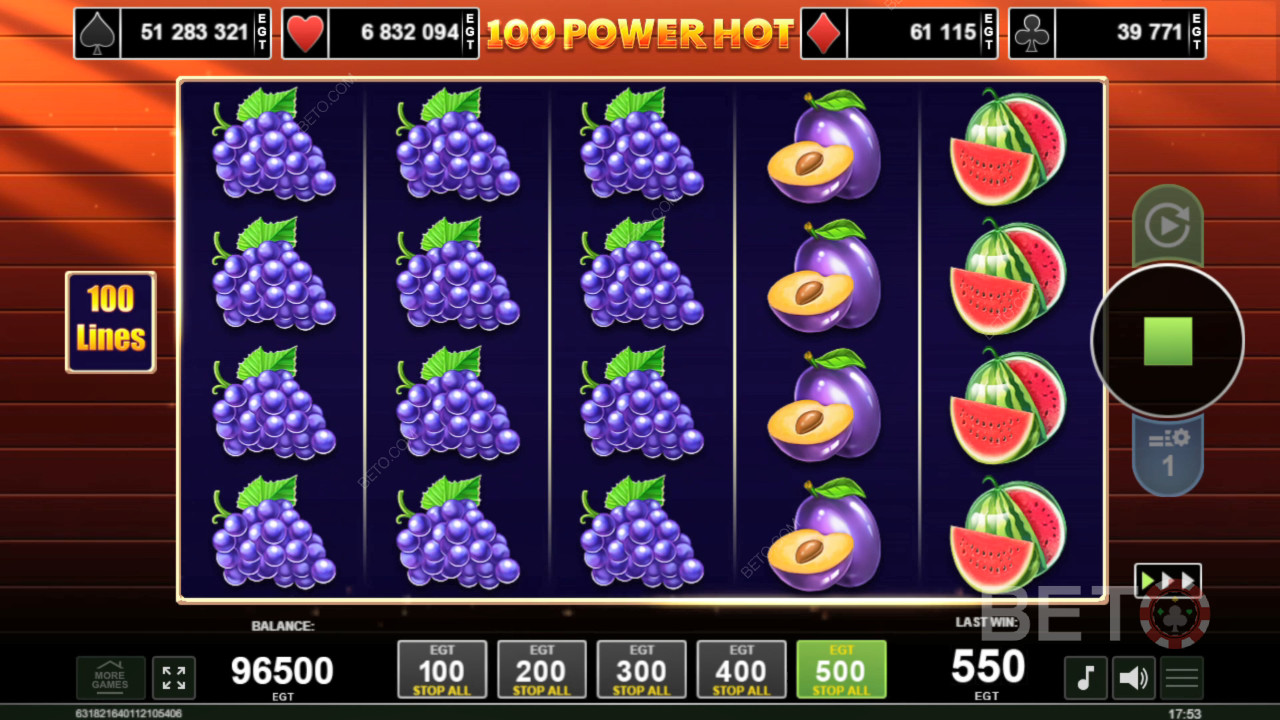The image size is (1280, 720).
Task: Toggle the music note button
Action: pos(1085,677)
